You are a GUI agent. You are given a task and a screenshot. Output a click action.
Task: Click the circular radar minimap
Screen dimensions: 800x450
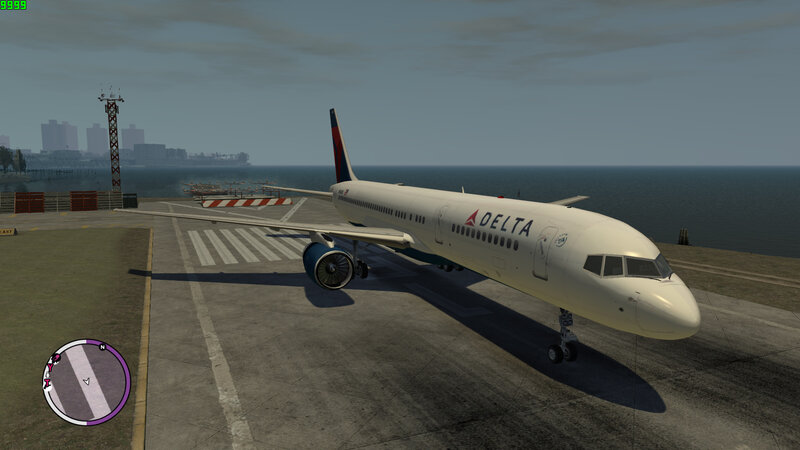tap(86, 382)
